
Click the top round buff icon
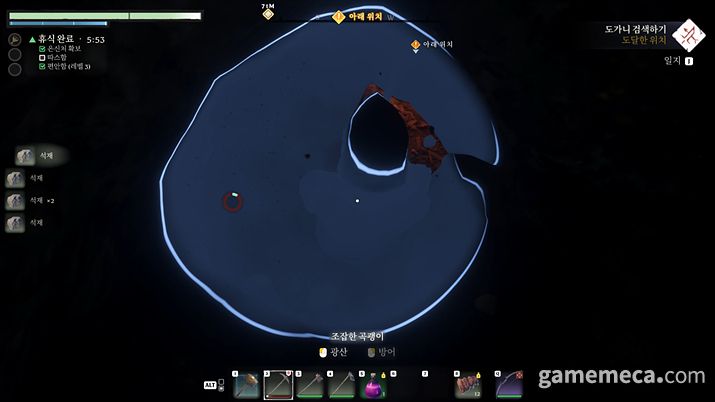click(x=15, y=39)
